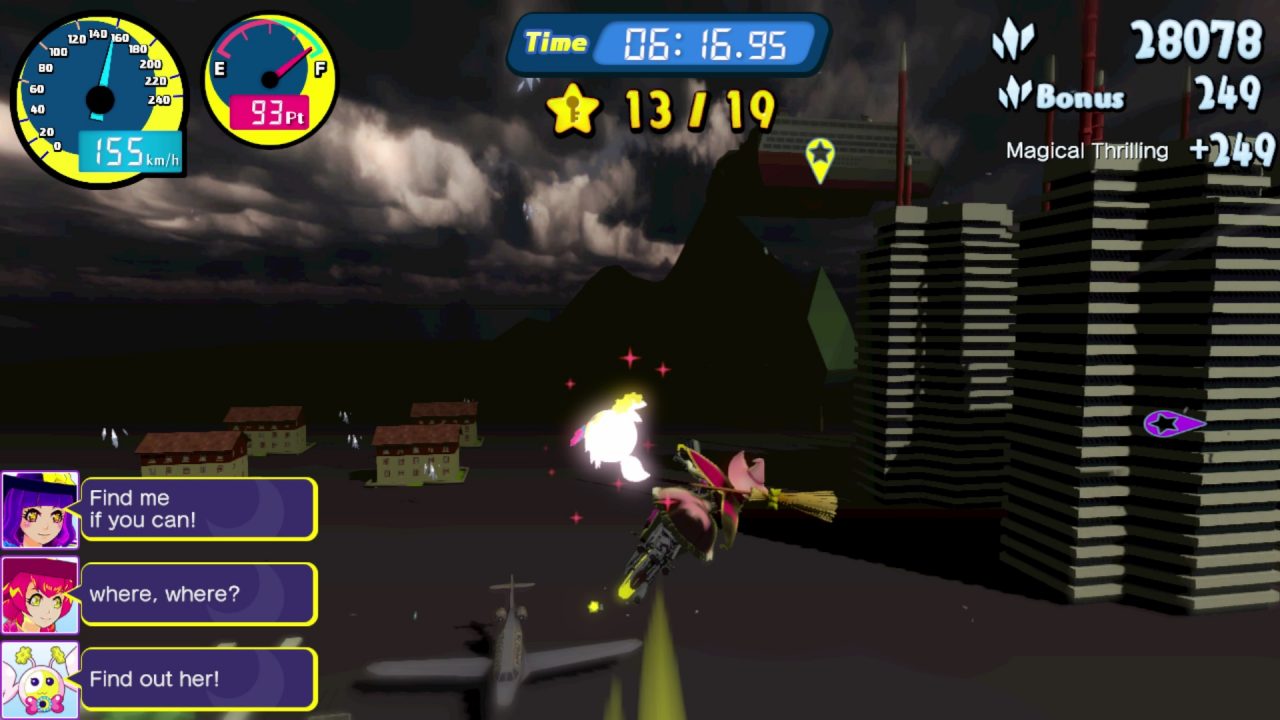Select the red-haired girl portrait
Screen dimensions: 1280x720
[40, 595]
